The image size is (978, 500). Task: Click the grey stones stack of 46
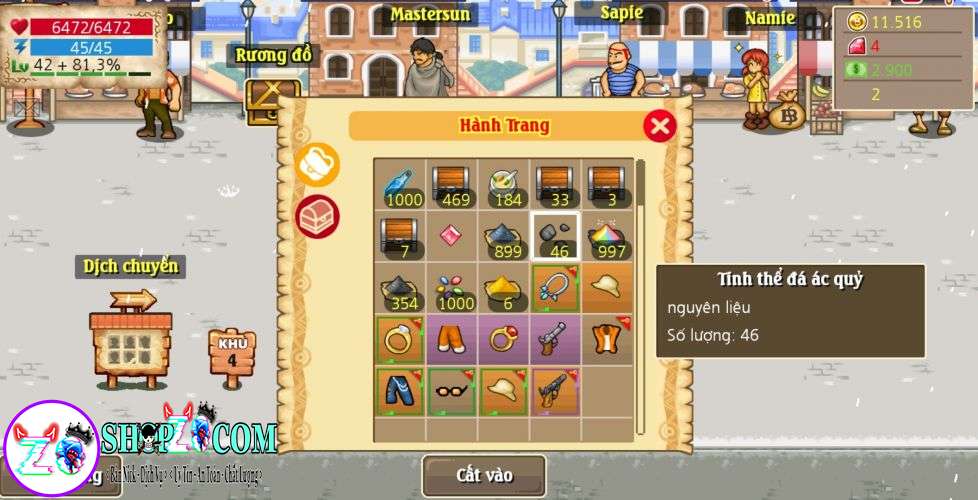pyautogui.click(x=556, y=237)
